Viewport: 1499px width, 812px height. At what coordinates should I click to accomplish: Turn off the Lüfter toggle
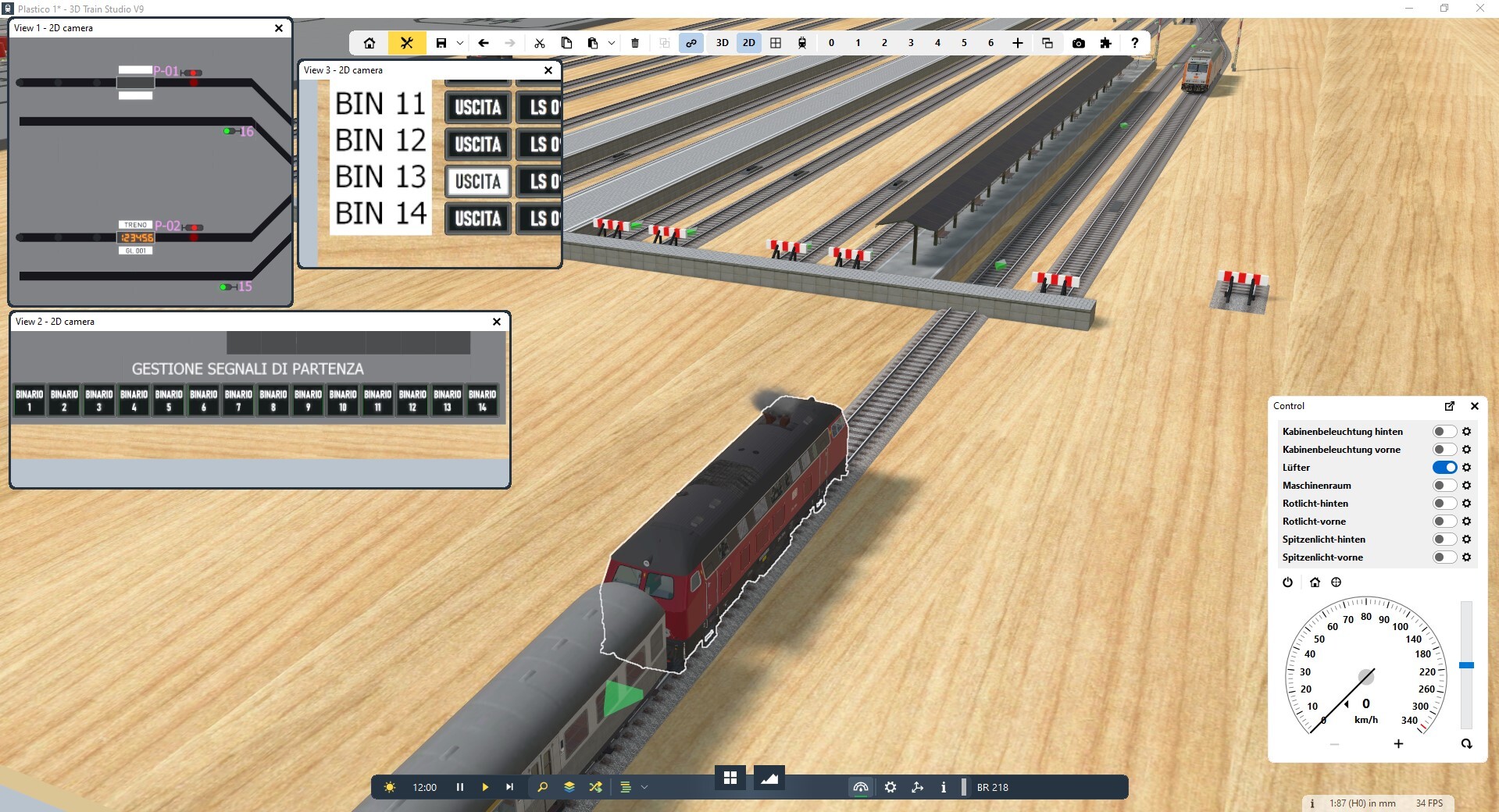coord(1444,468)
